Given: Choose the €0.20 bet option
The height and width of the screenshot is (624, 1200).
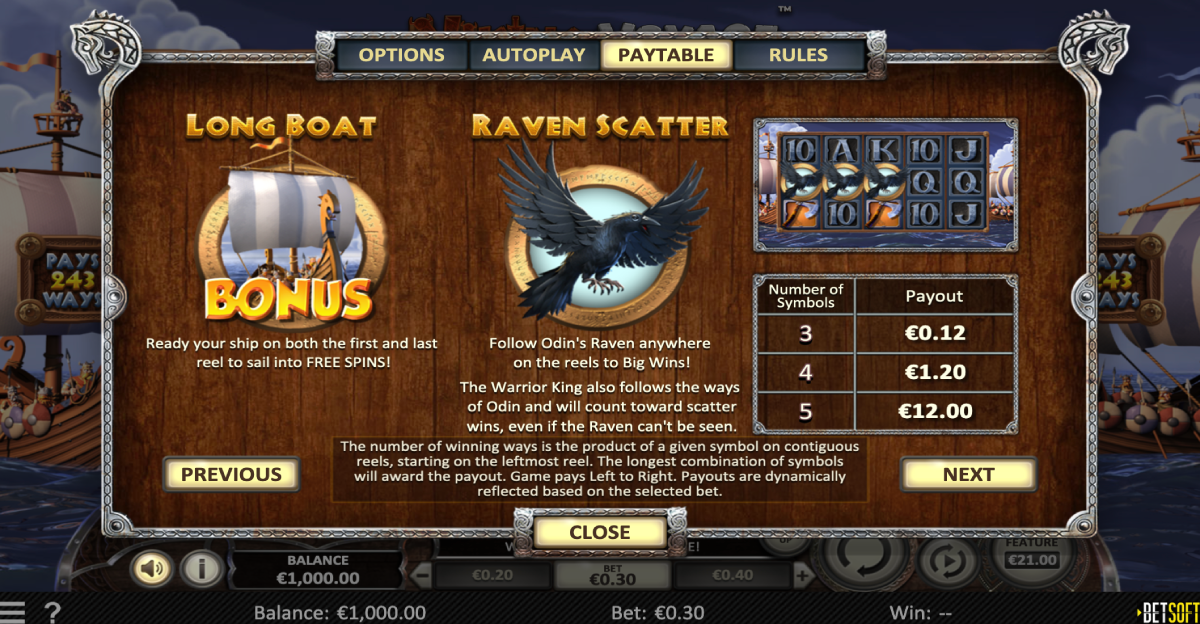Looking at the screenshot, I should [x=491, y=575].
